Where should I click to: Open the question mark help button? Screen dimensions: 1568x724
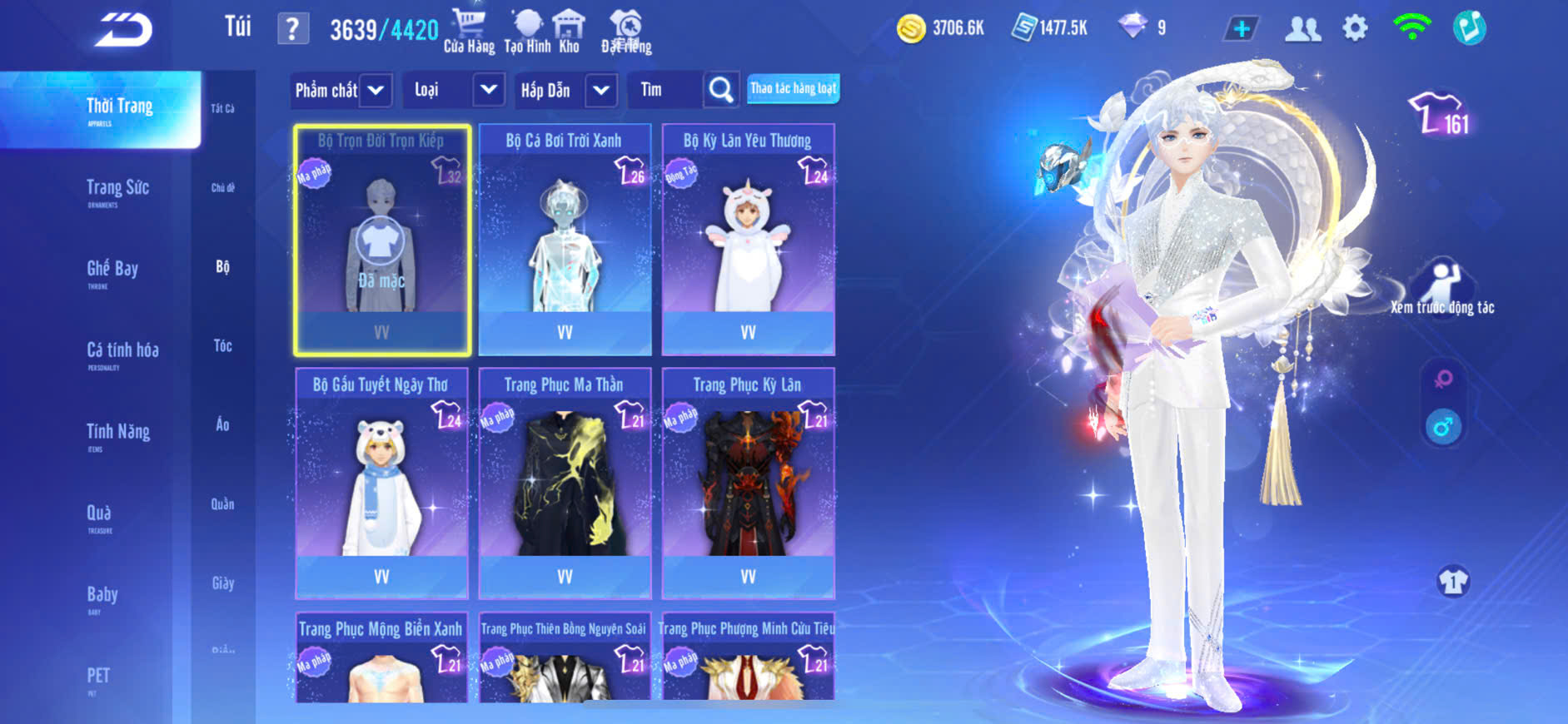(292, 29)
